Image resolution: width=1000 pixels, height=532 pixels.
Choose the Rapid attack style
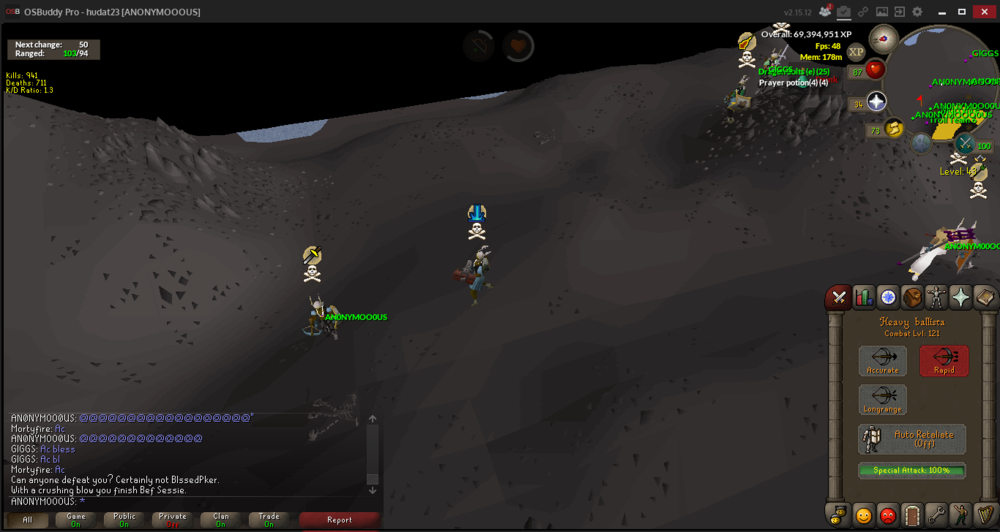pyautogui.click(x=944, y=361)
